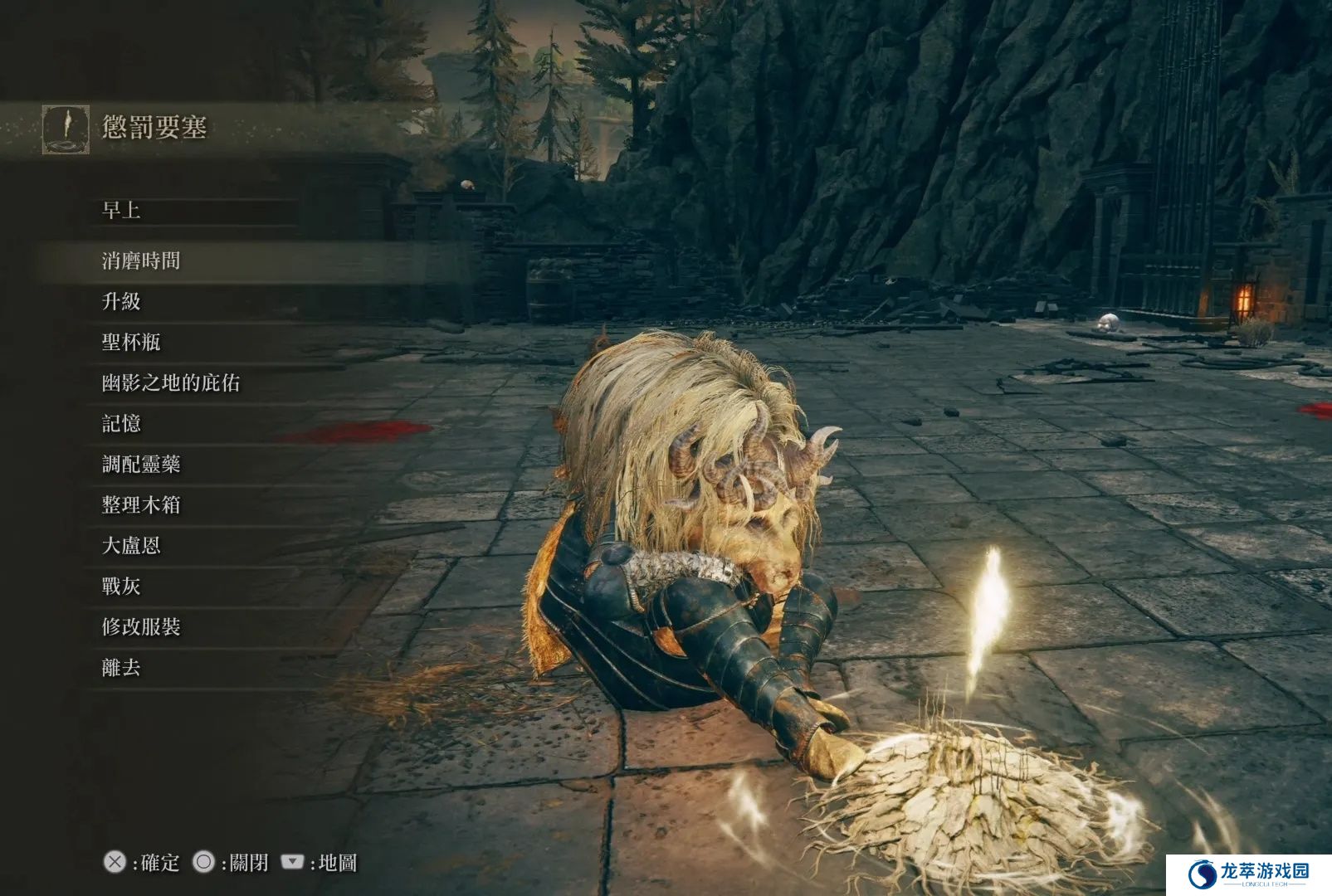Open 調配靈藥 to mix physick
Image resolution: width=1332 pixels, height=896 pixels.
[x=141, y=464]
